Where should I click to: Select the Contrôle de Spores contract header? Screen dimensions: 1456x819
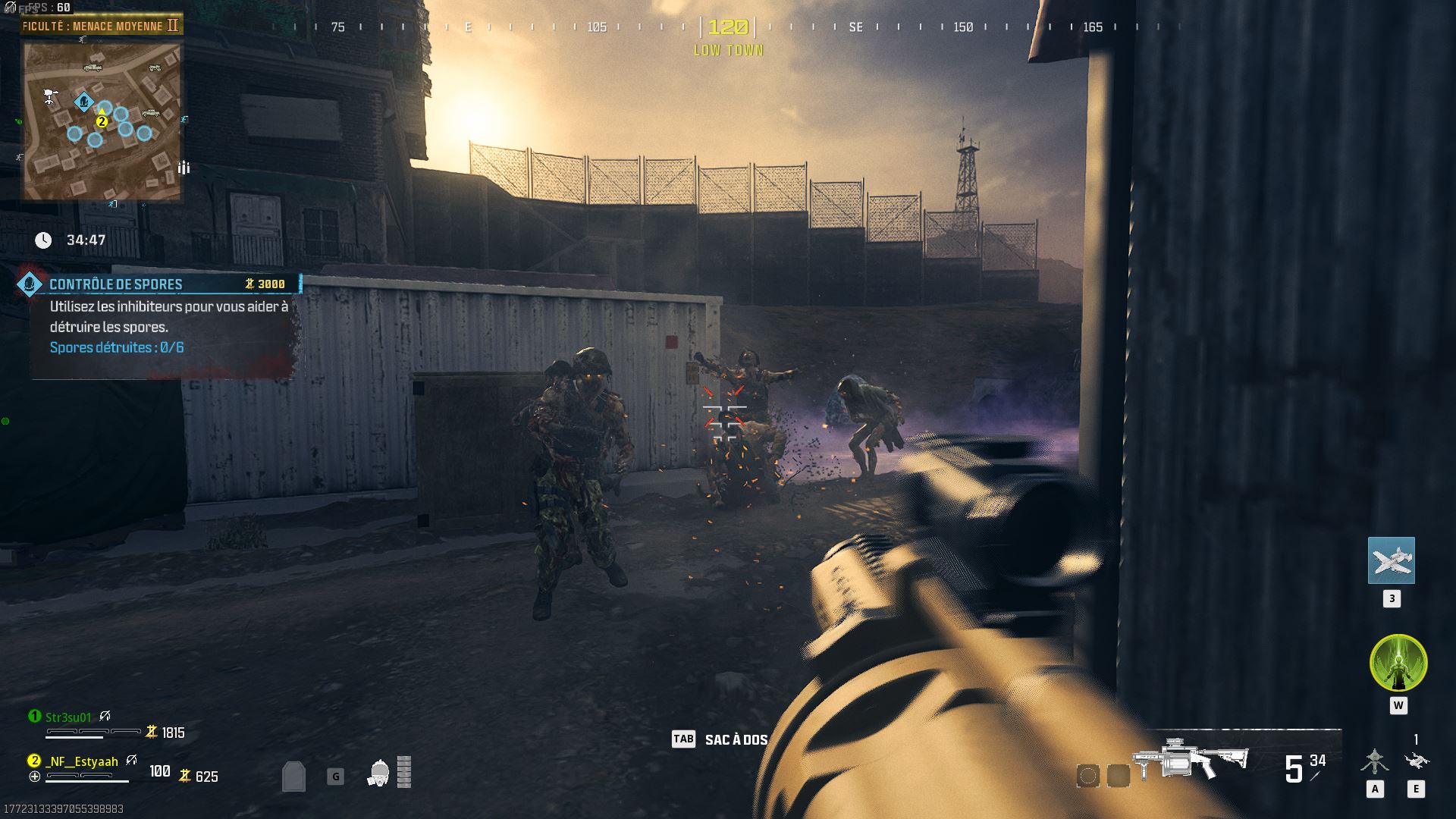(x=115, y=284)
